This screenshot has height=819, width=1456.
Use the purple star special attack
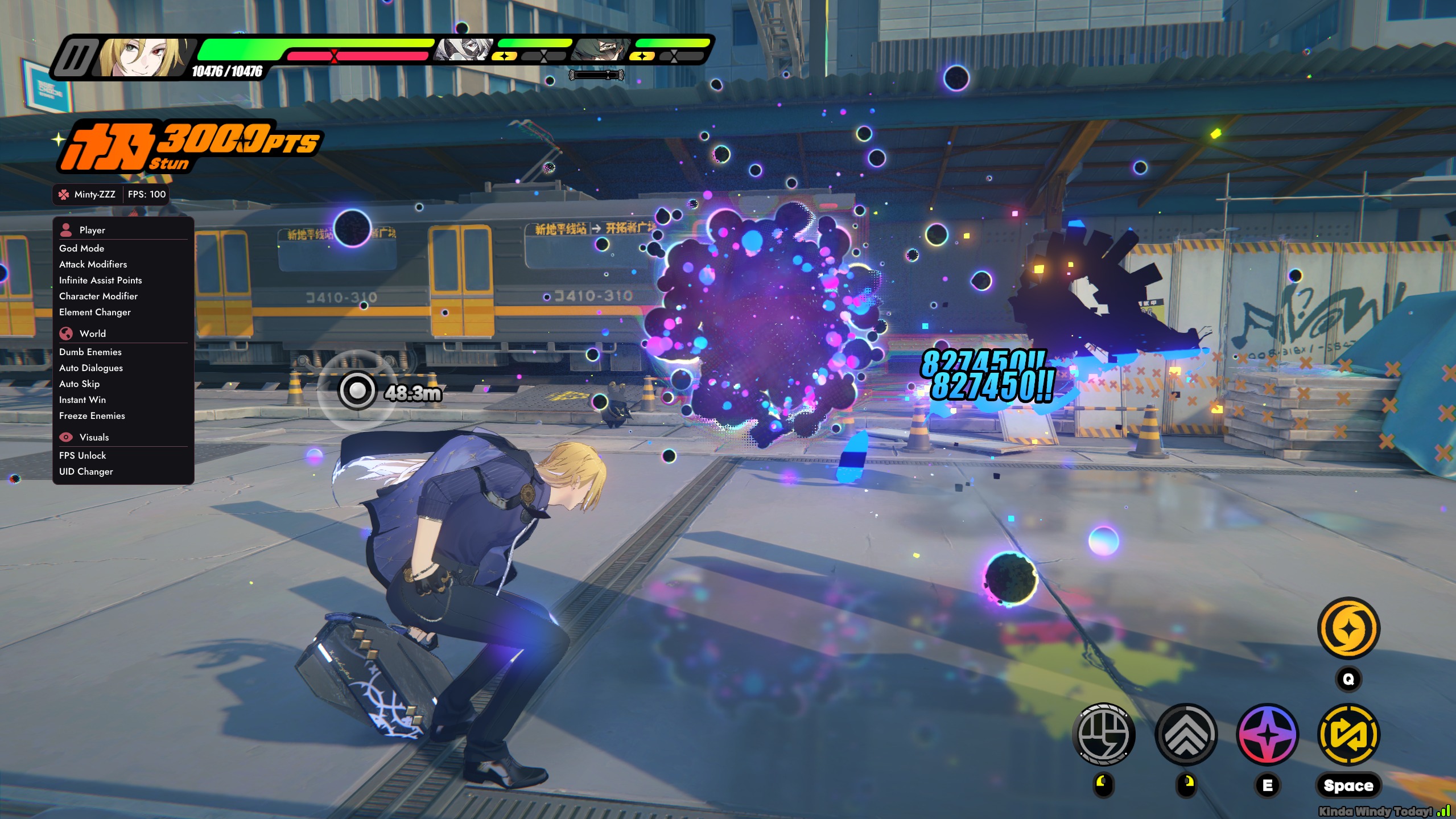1268,734
